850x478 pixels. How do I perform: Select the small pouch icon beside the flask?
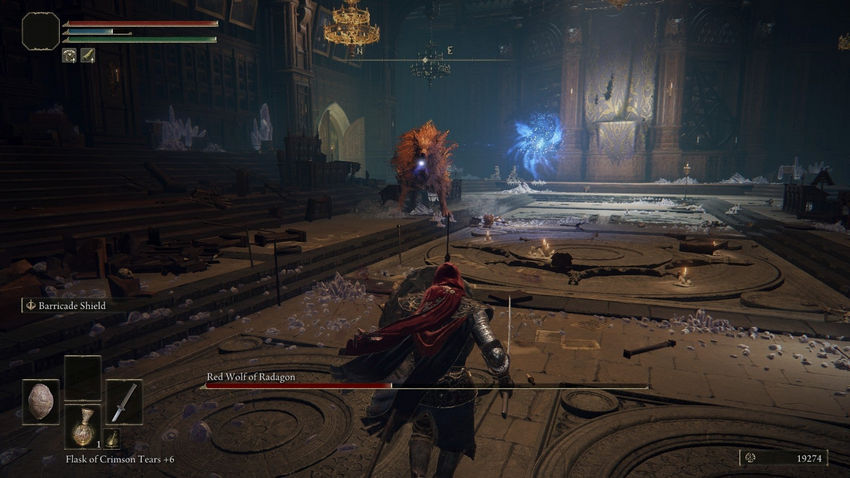click(113, 438)
